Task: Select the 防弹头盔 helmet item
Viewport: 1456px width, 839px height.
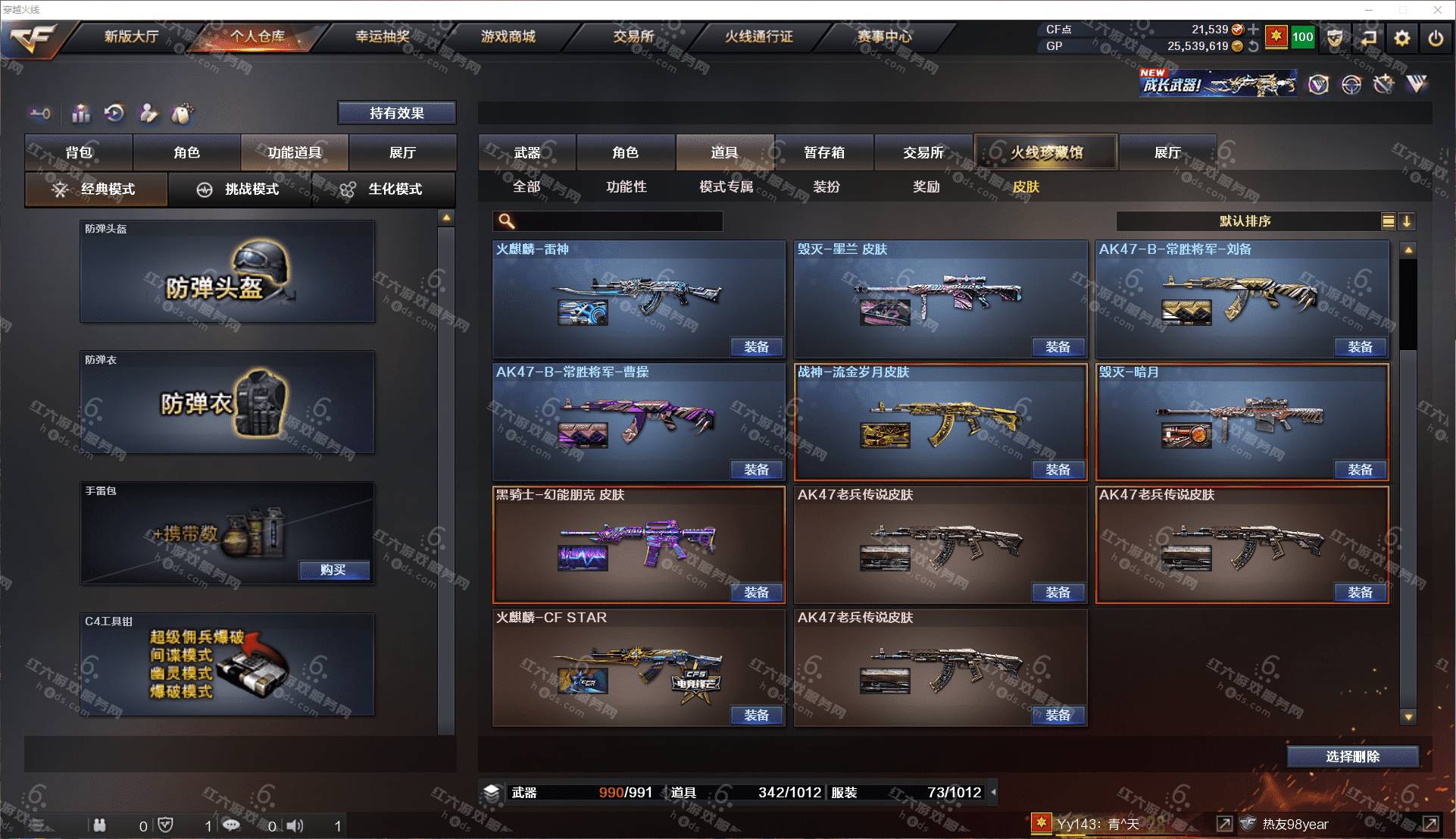Action: coord(227,273)
